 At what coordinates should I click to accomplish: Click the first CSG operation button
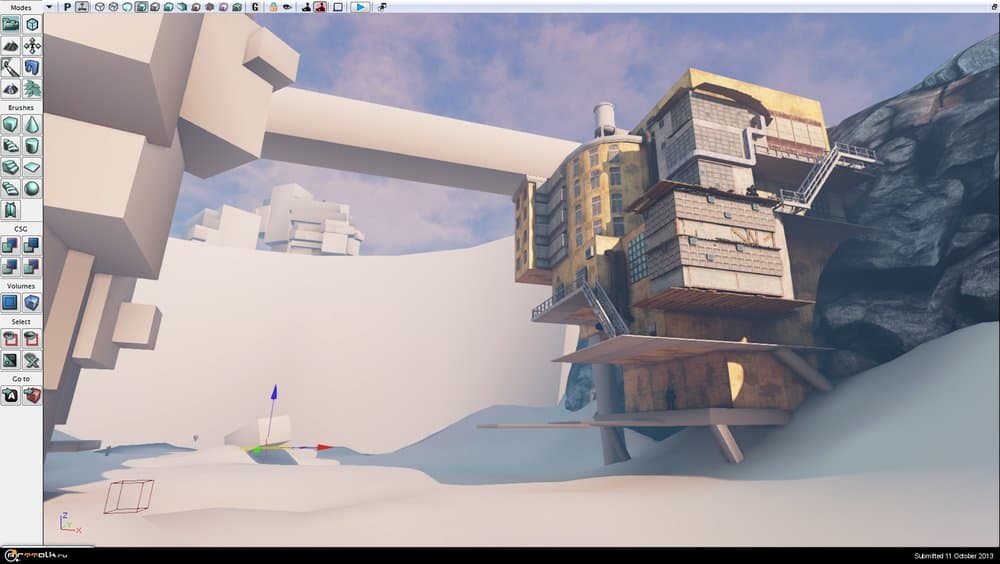(x=11, y=245)
